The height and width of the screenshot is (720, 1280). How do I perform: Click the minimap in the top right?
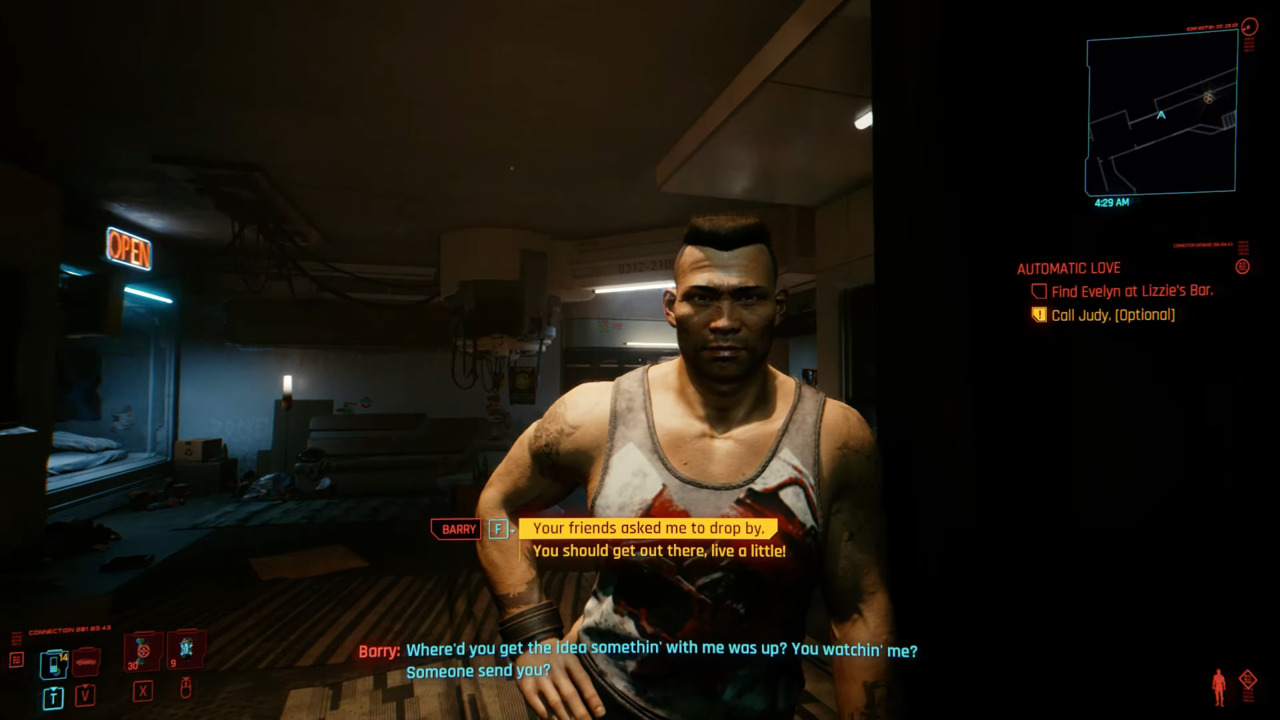coord(1160,113)
